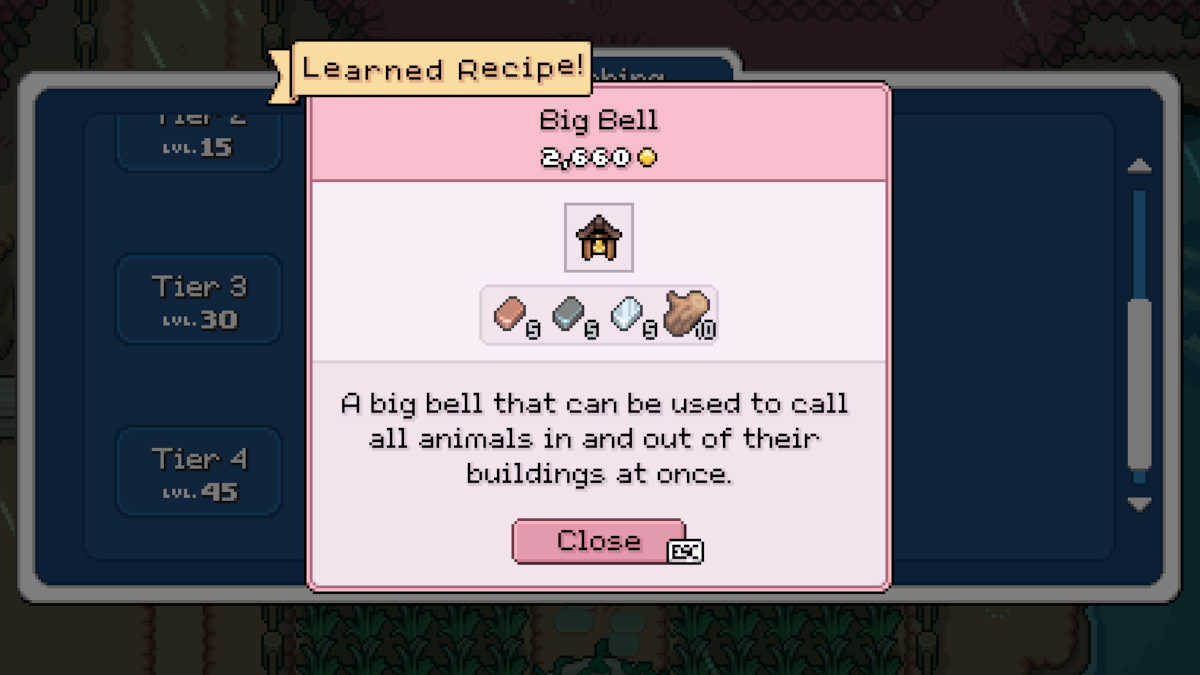Select the brown hide ingredient
The image size is (1200, 675).
687,313
